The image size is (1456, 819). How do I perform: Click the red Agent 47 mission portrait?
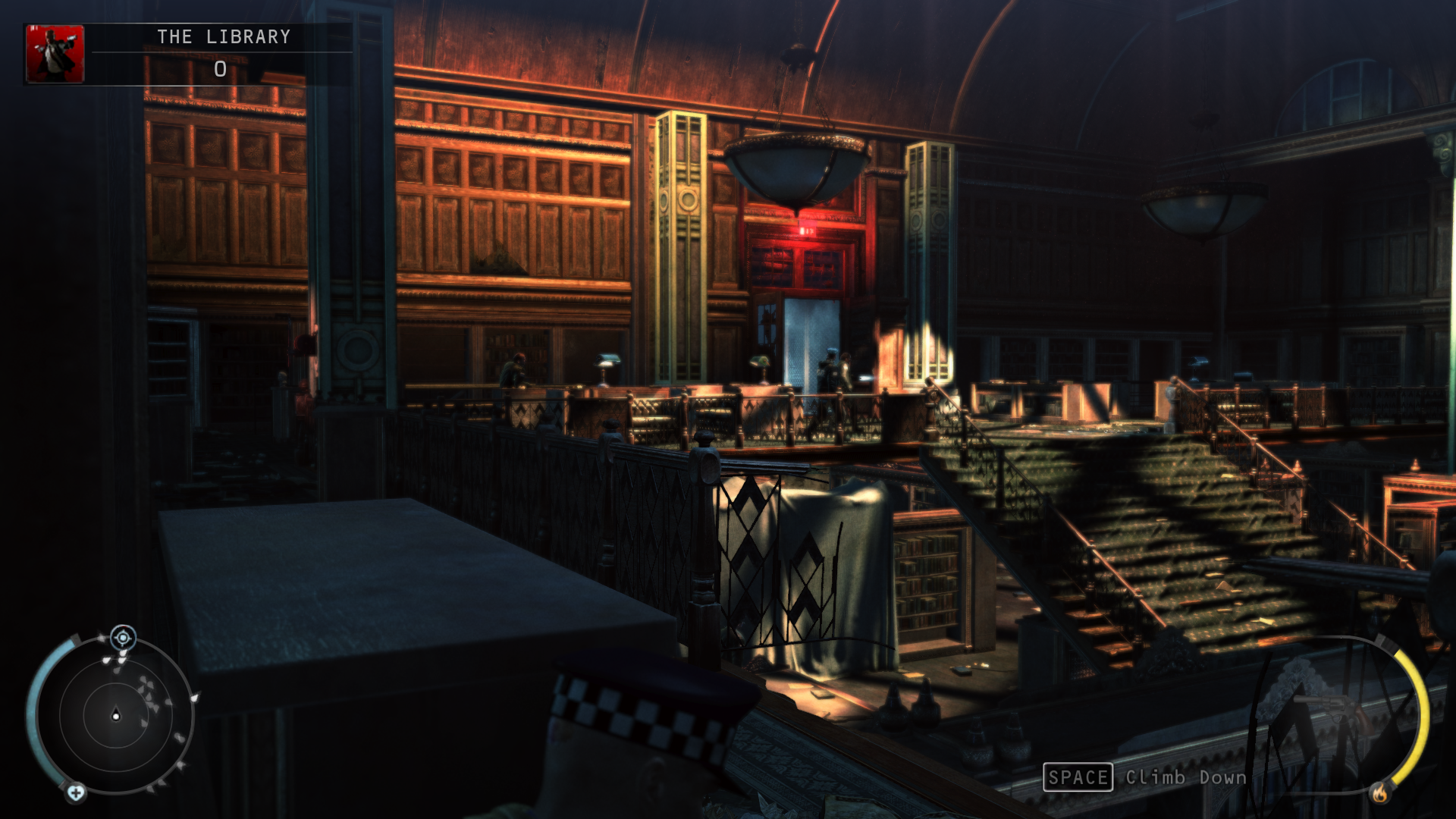pos(55,54)
